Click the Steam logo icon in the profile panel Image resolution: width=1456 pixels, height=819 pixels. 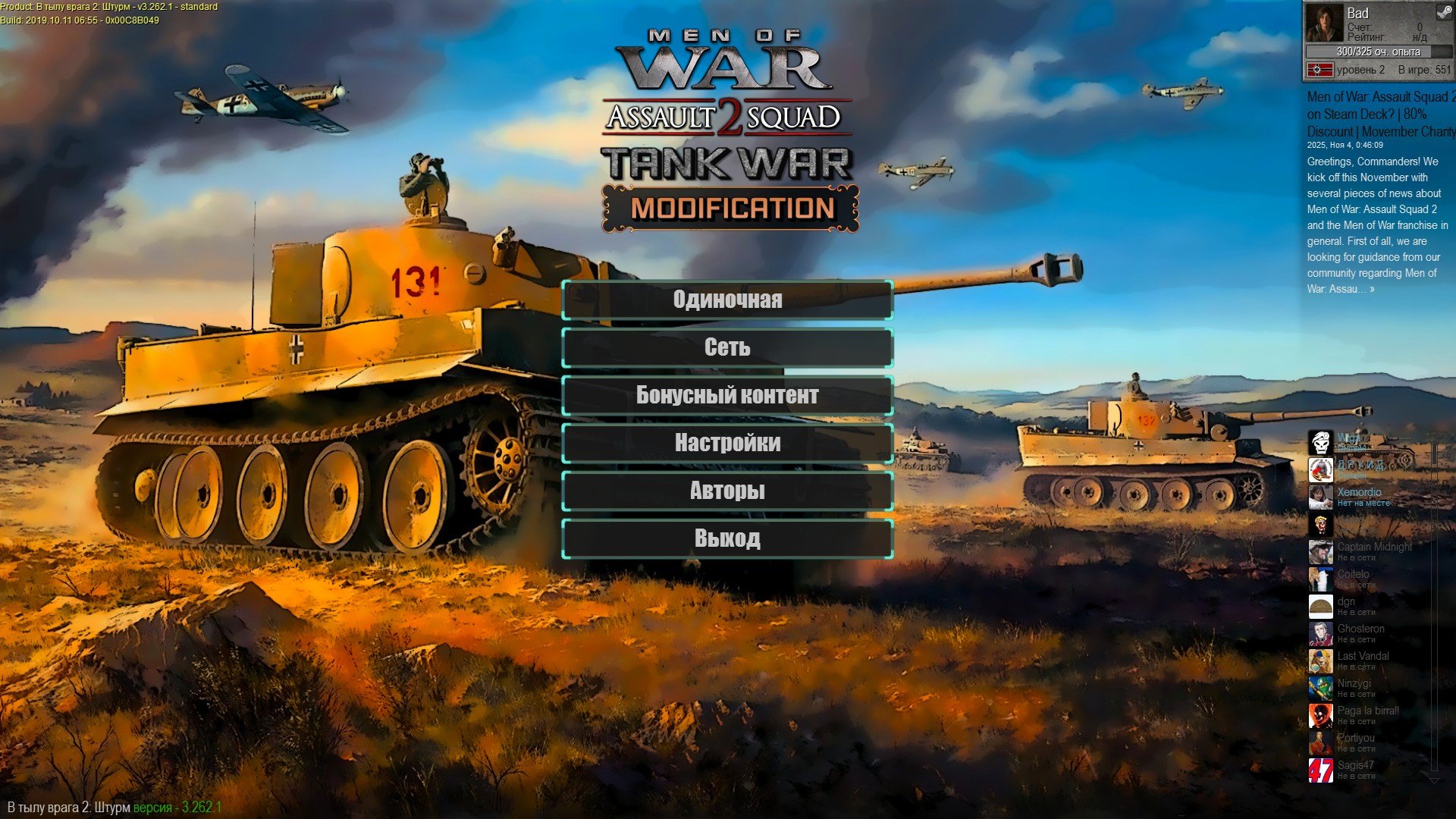(x=1443, y=13)
